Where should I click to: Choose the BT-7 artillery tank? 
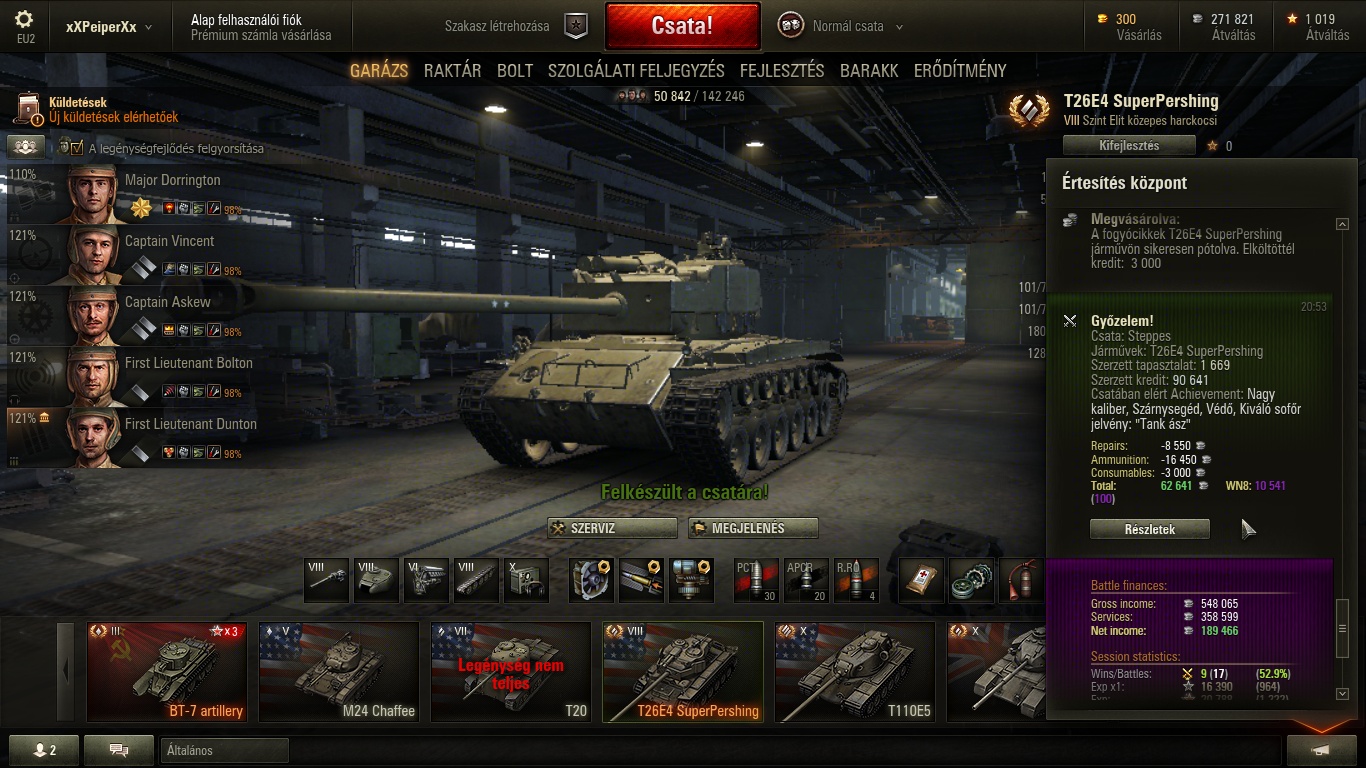coord(167,672)
